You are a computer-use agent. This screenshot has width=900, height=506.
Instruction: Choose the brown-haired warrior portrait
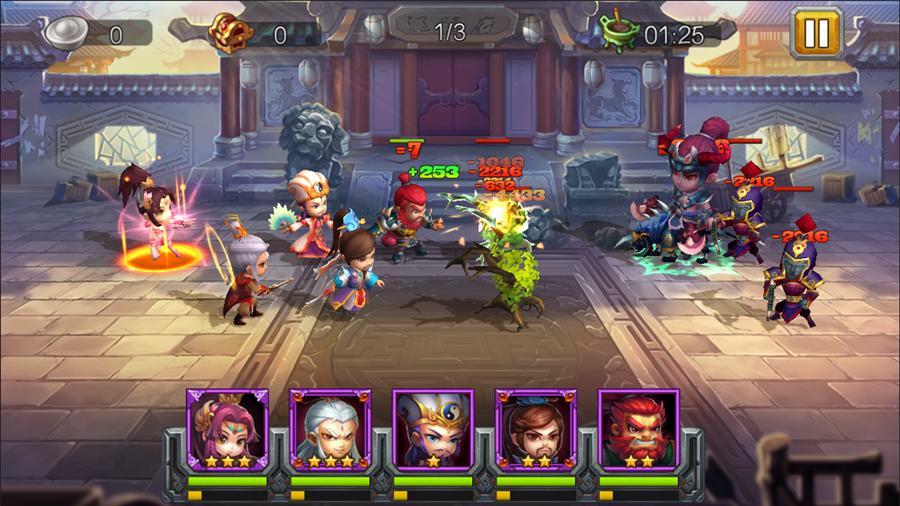click(x=536, y=430)
